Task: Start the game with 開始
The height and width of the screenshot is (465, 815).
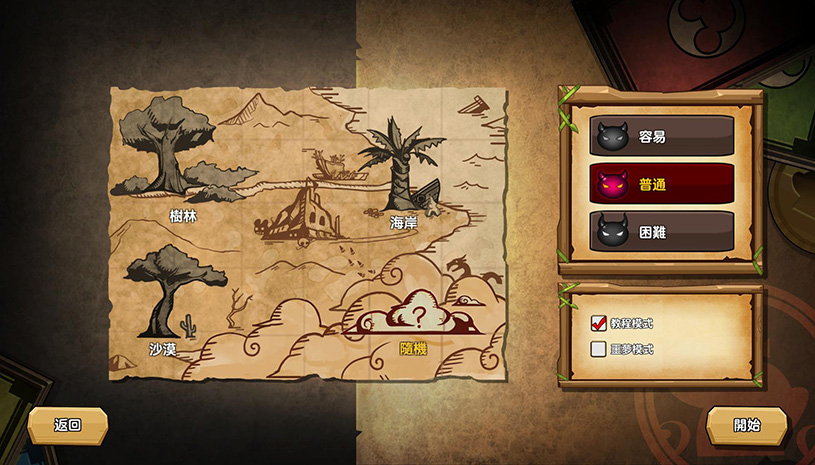Action: [747, 425]
